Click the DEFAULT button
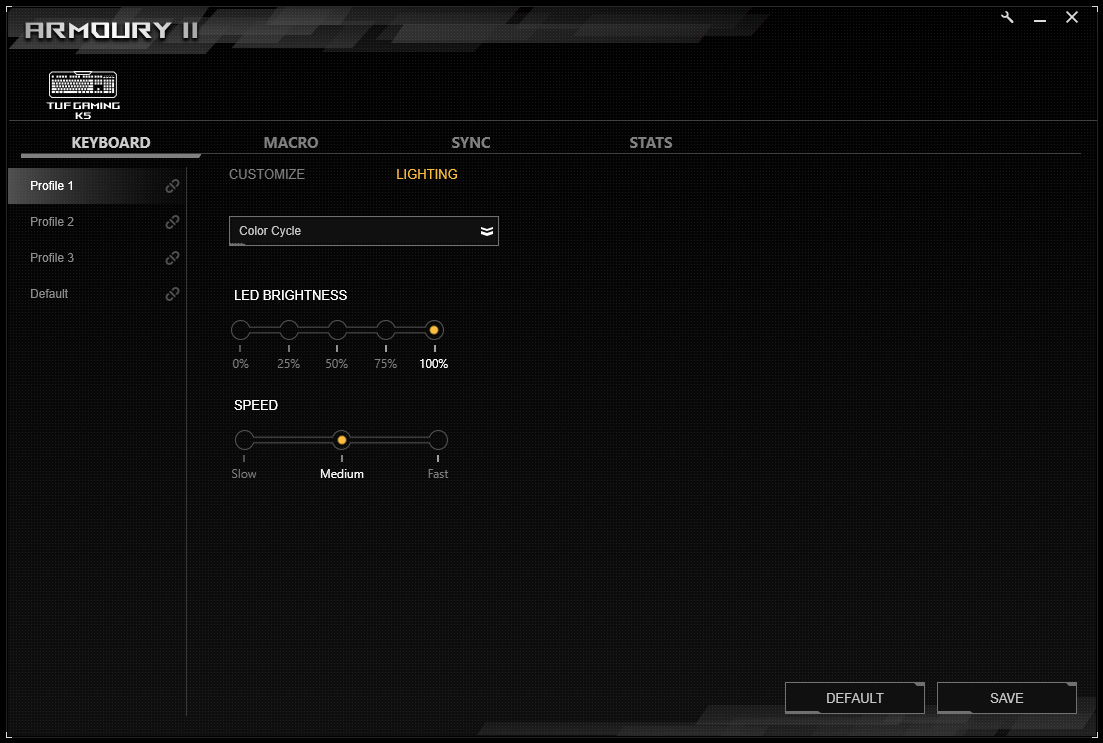The width and height of the screenshot is (1103, 743). (854, 698)
